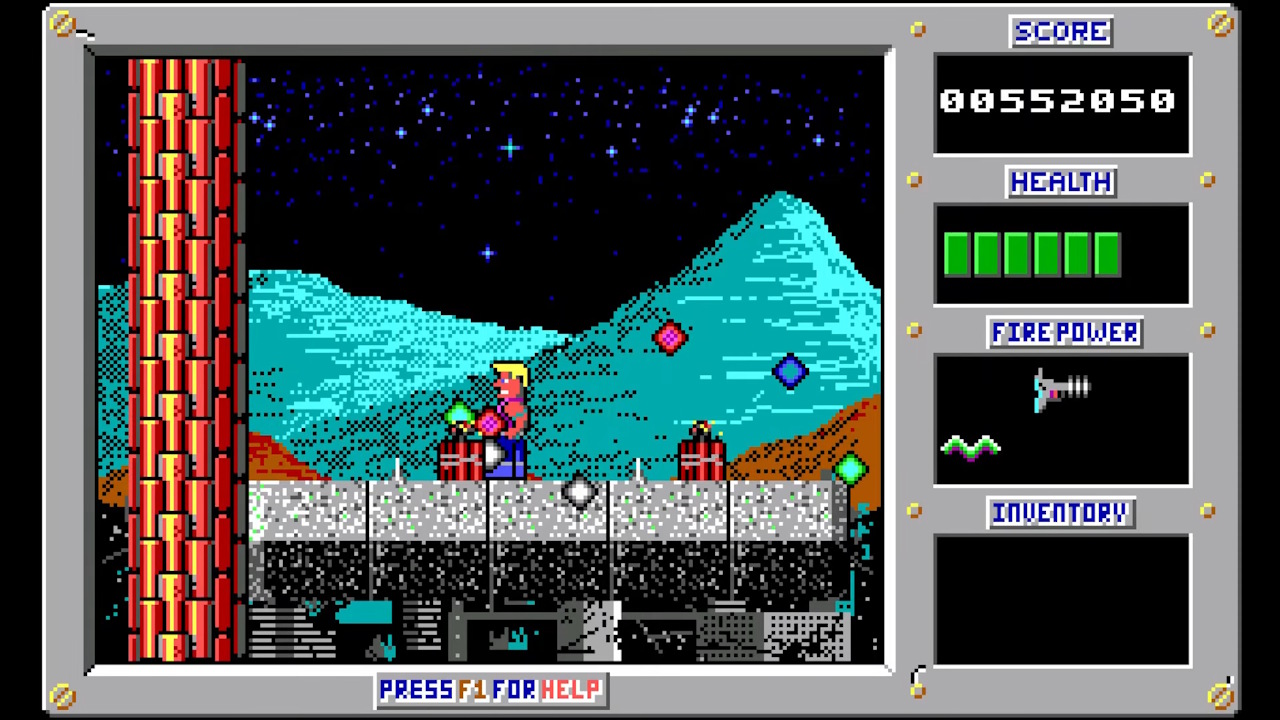
Task: Toggle the first green health segment
Action: tap(957, 253)
